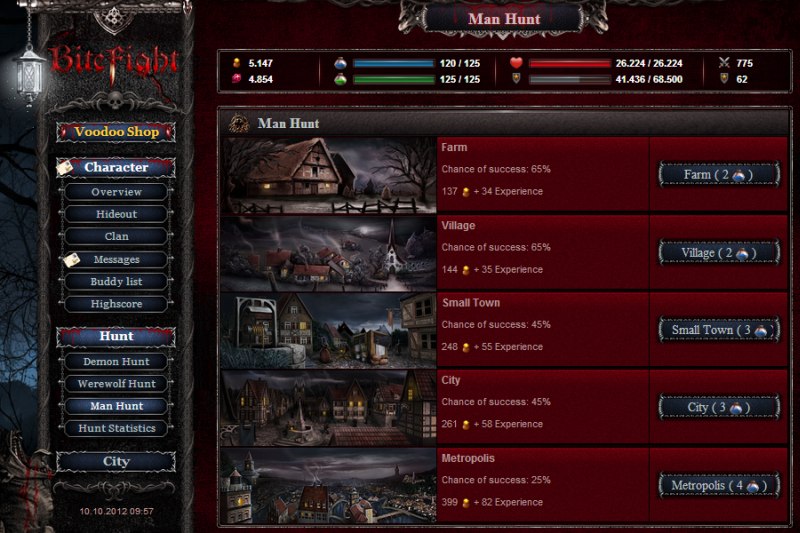Choose Werewolf Hunt from the sidebar
Screen dimensions: 800x533
(116, 384)
